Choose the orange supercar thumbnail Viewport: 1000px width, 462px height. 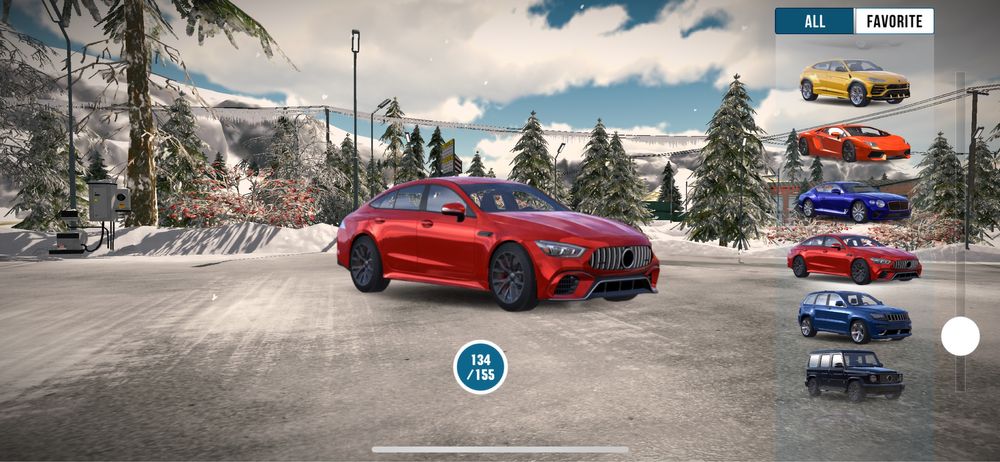pos(854,143)
